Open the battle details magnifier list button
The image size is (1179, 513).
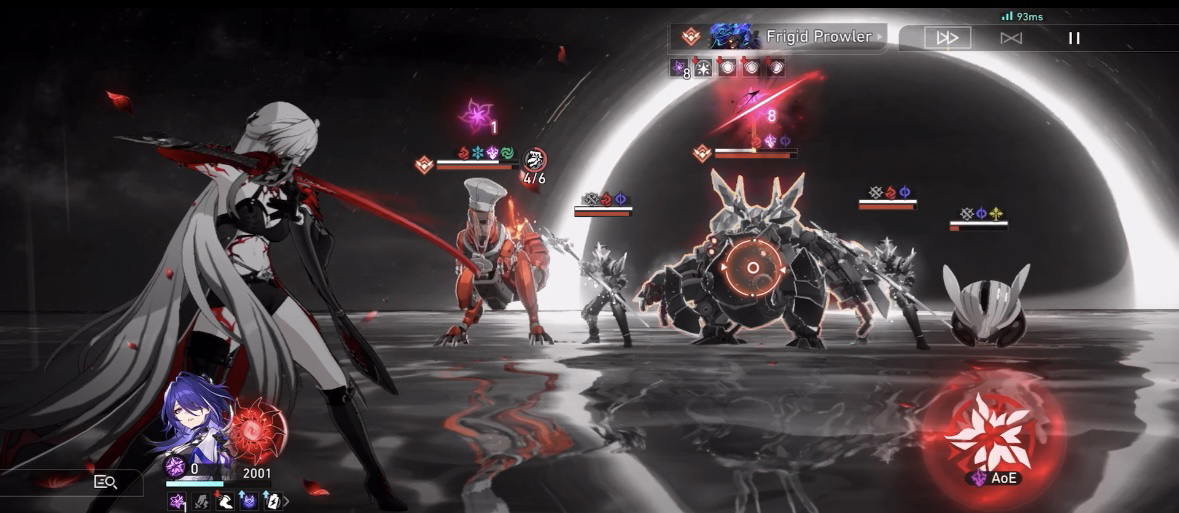[x=105, y=482]
